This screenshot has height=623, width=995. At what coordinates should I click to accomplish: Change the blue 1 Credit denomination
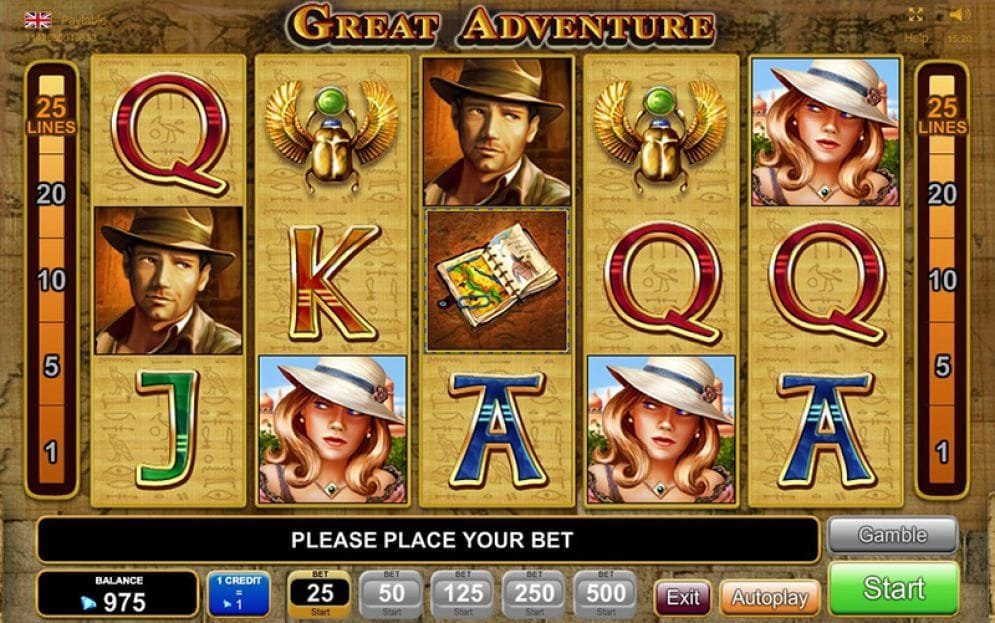pos(238,594)
